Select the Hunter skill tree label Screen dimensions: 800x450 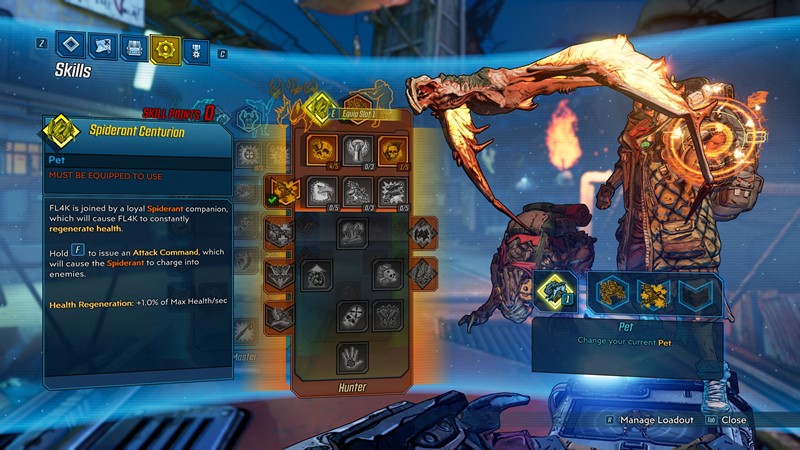pyautogui.click(x=352, y=387)
